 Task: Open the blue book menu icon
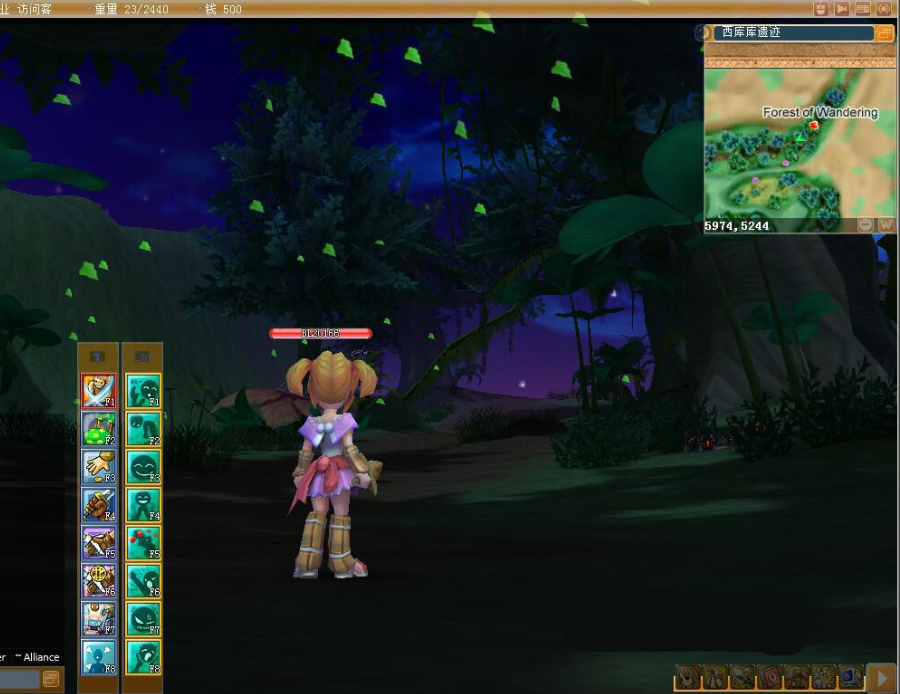pos(850,678)
